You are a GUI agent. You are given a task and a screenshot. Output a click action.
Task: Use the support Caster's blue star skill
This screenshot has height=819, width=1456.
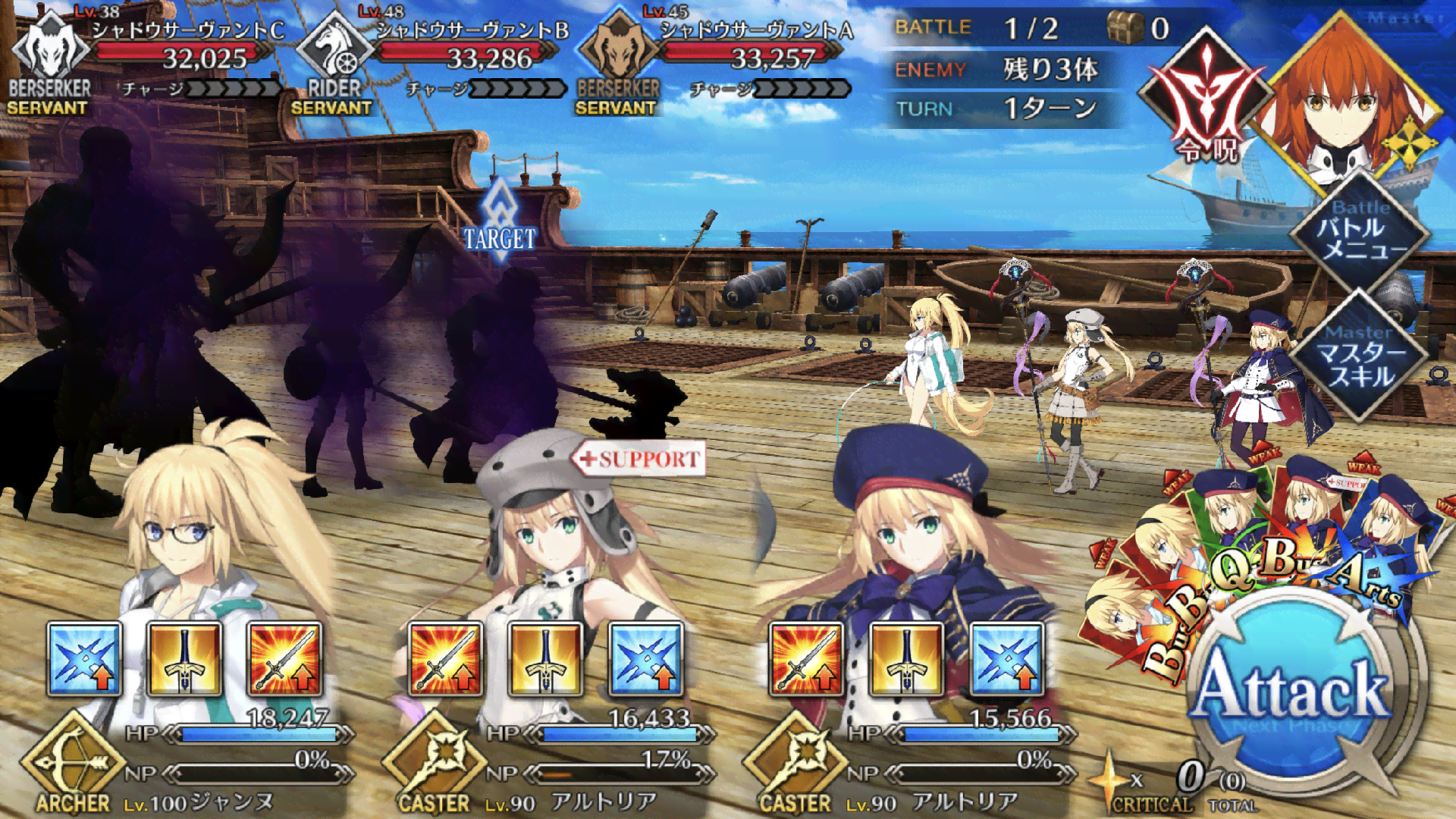[645, 659]
